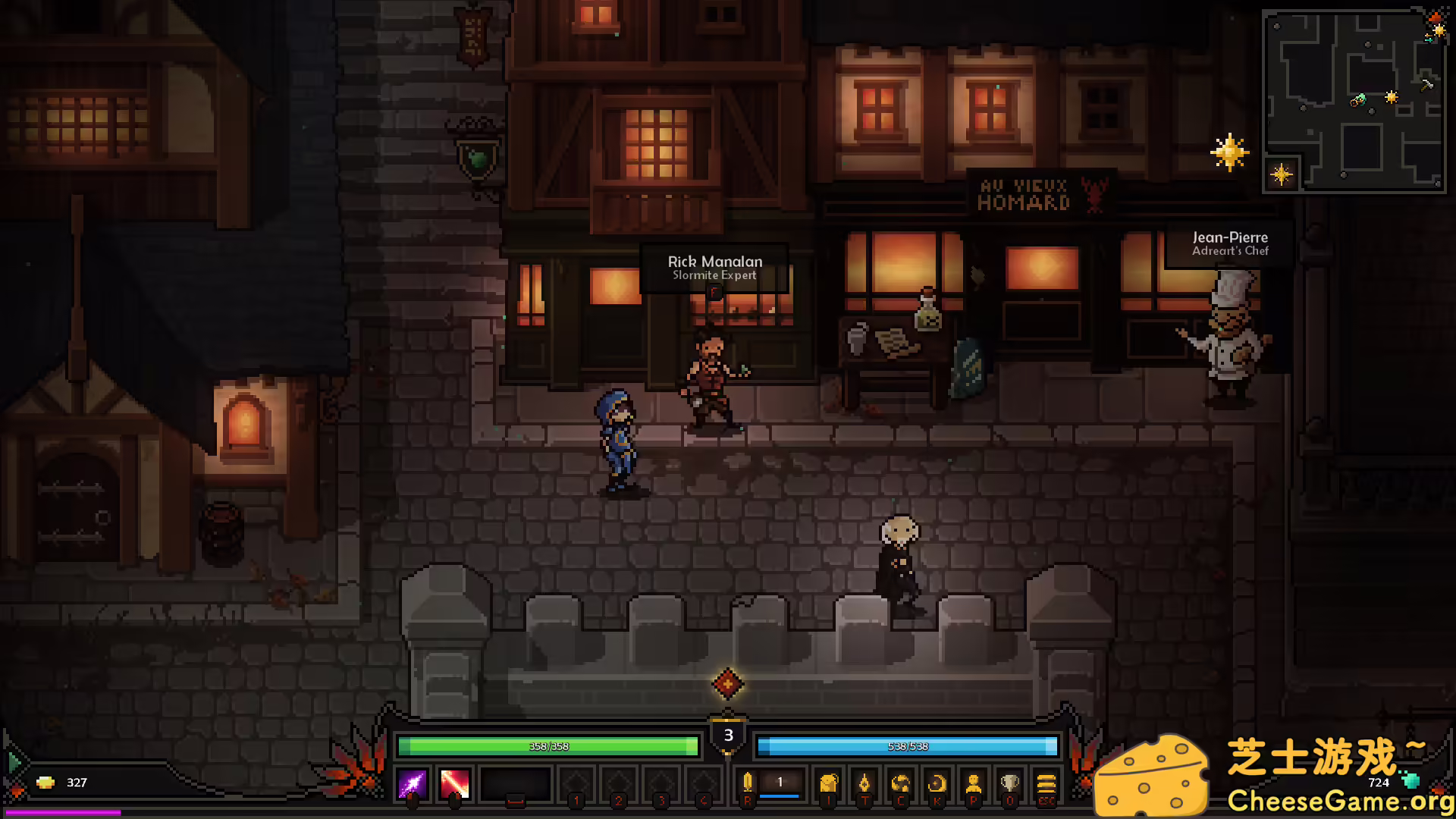Screen dimensions: 1456x819
Task: Open the CheeseGame.org link
Action: (1343, 801)
